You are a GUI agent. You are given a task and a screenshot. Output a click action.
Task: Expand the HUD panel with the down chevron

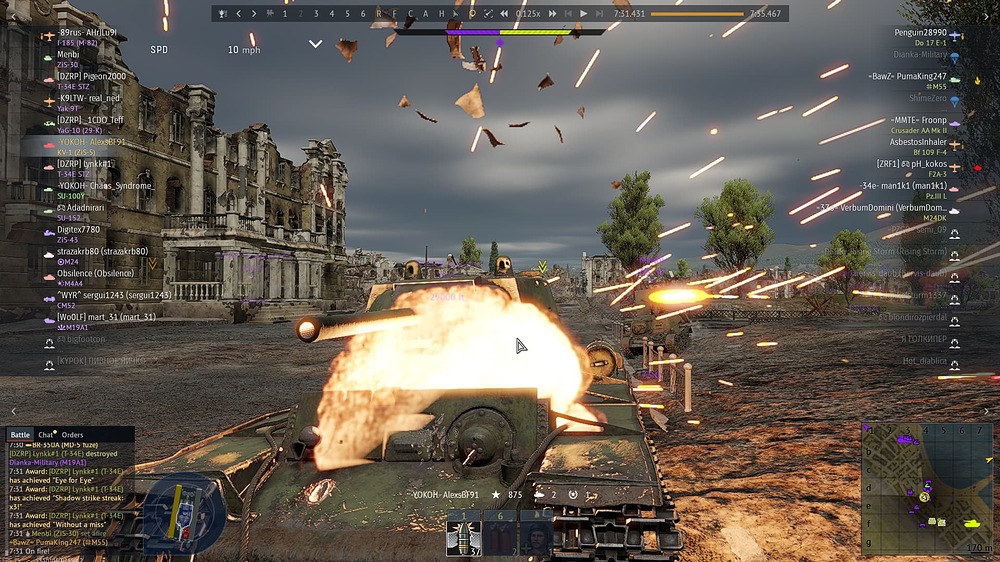pos(316,44)
